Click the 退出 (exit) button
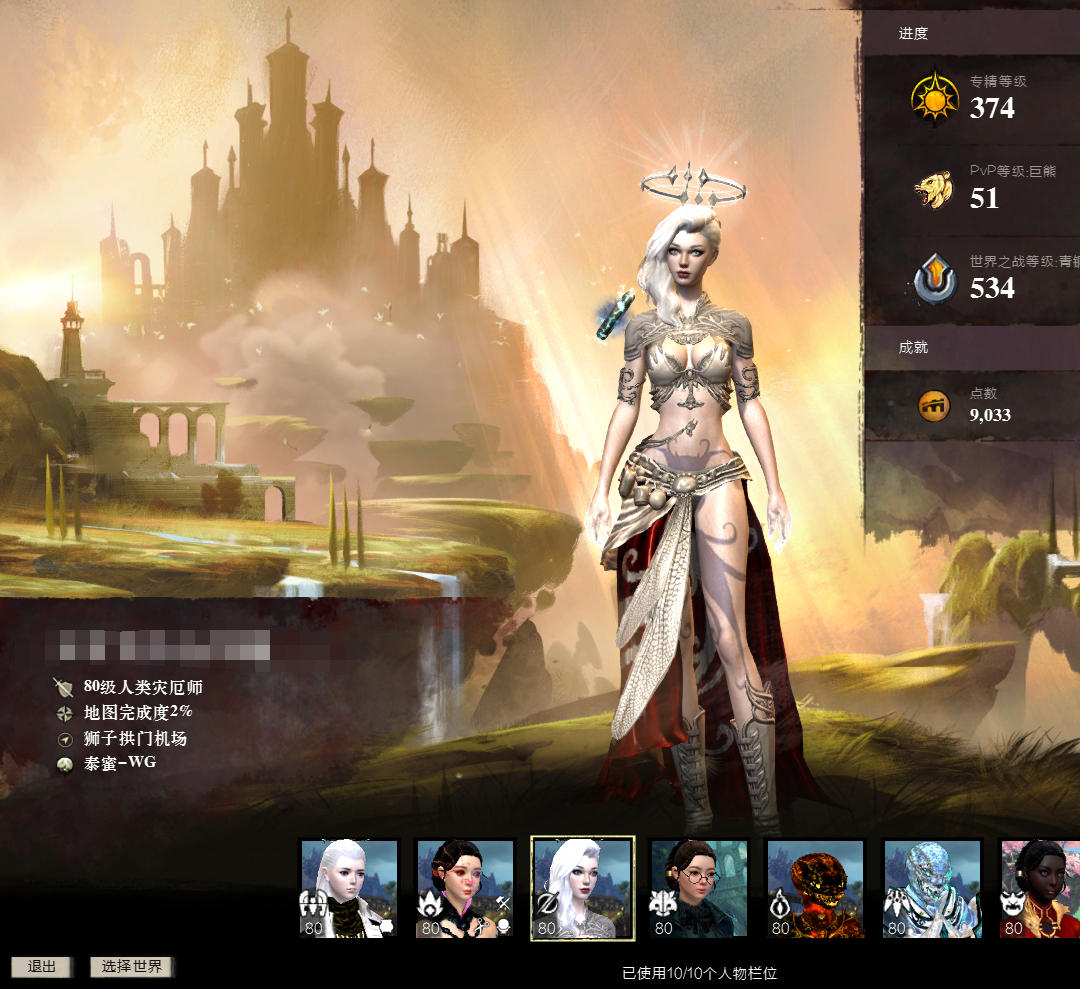 click(41, 967)
